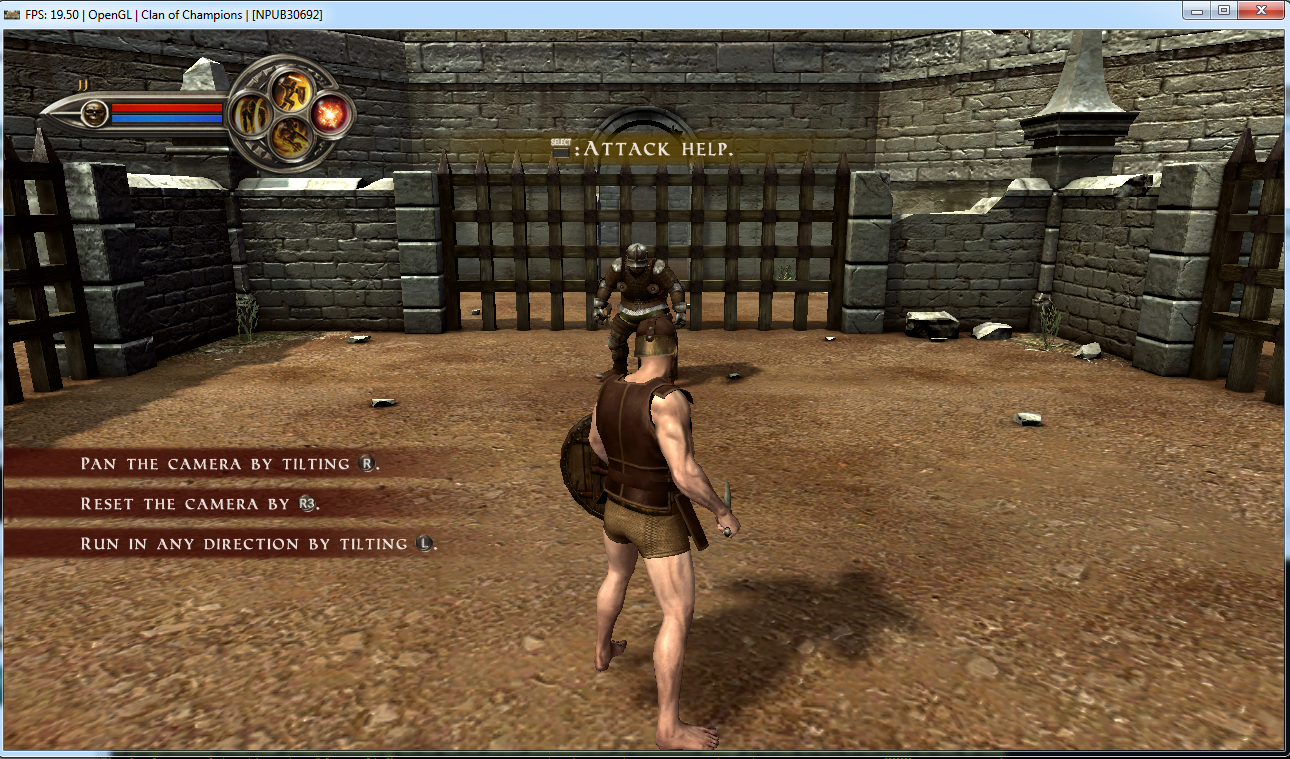The height and width of the screenshot is (759, 1290).
Task: Activate the swirling rings stance ability icon
Action: pos(249,115)
